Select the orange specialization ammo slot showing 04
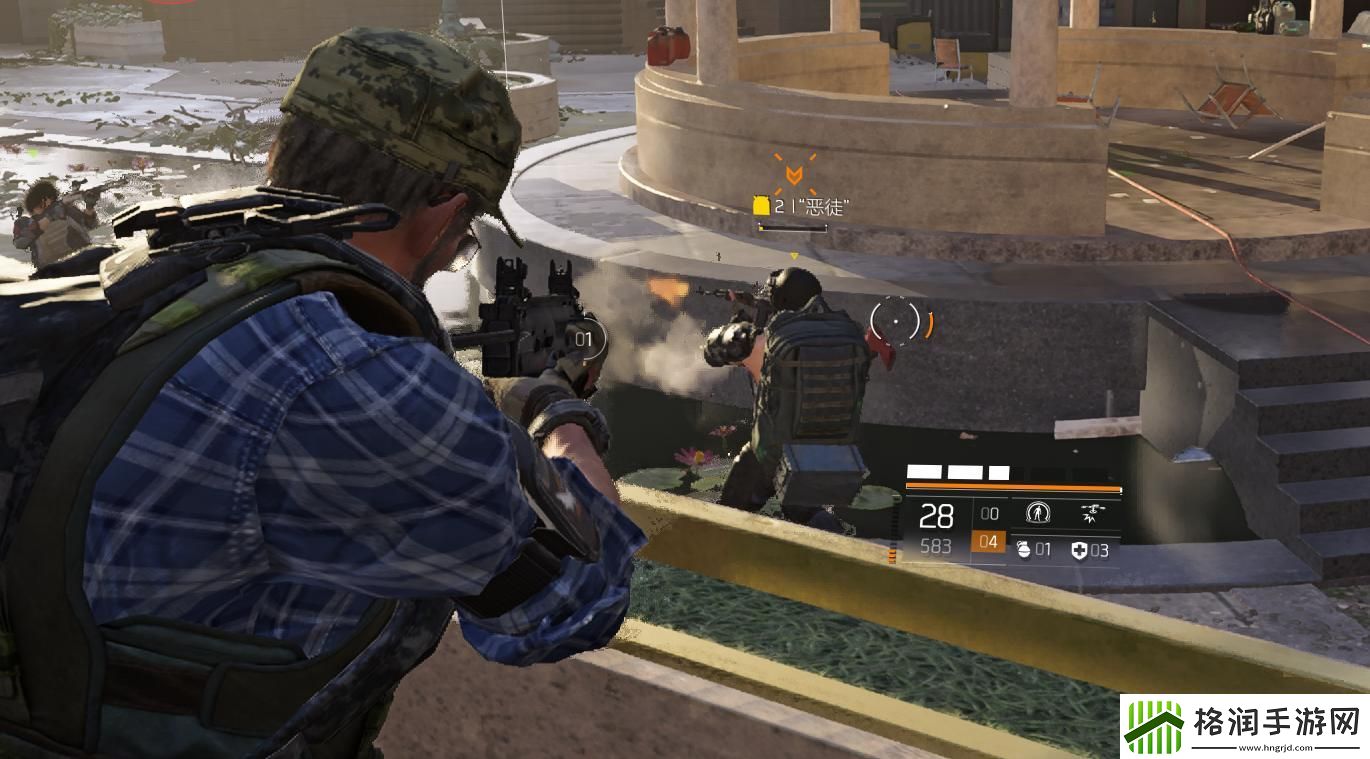 (x=988, y=543)
